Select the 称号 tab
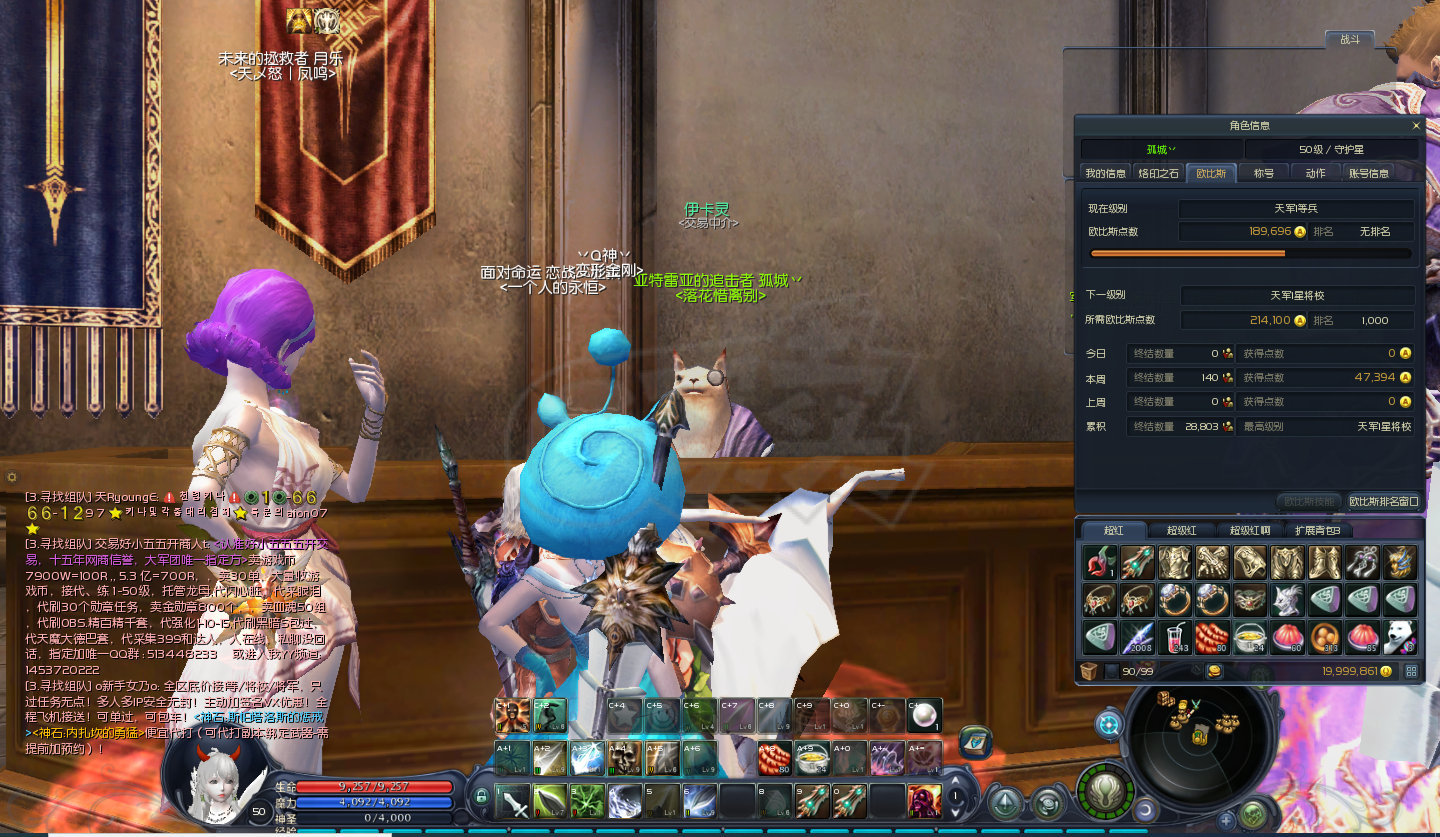The height and width of the screenshot is (837, 1440). pyautogui.click(x=1264, y=173)
